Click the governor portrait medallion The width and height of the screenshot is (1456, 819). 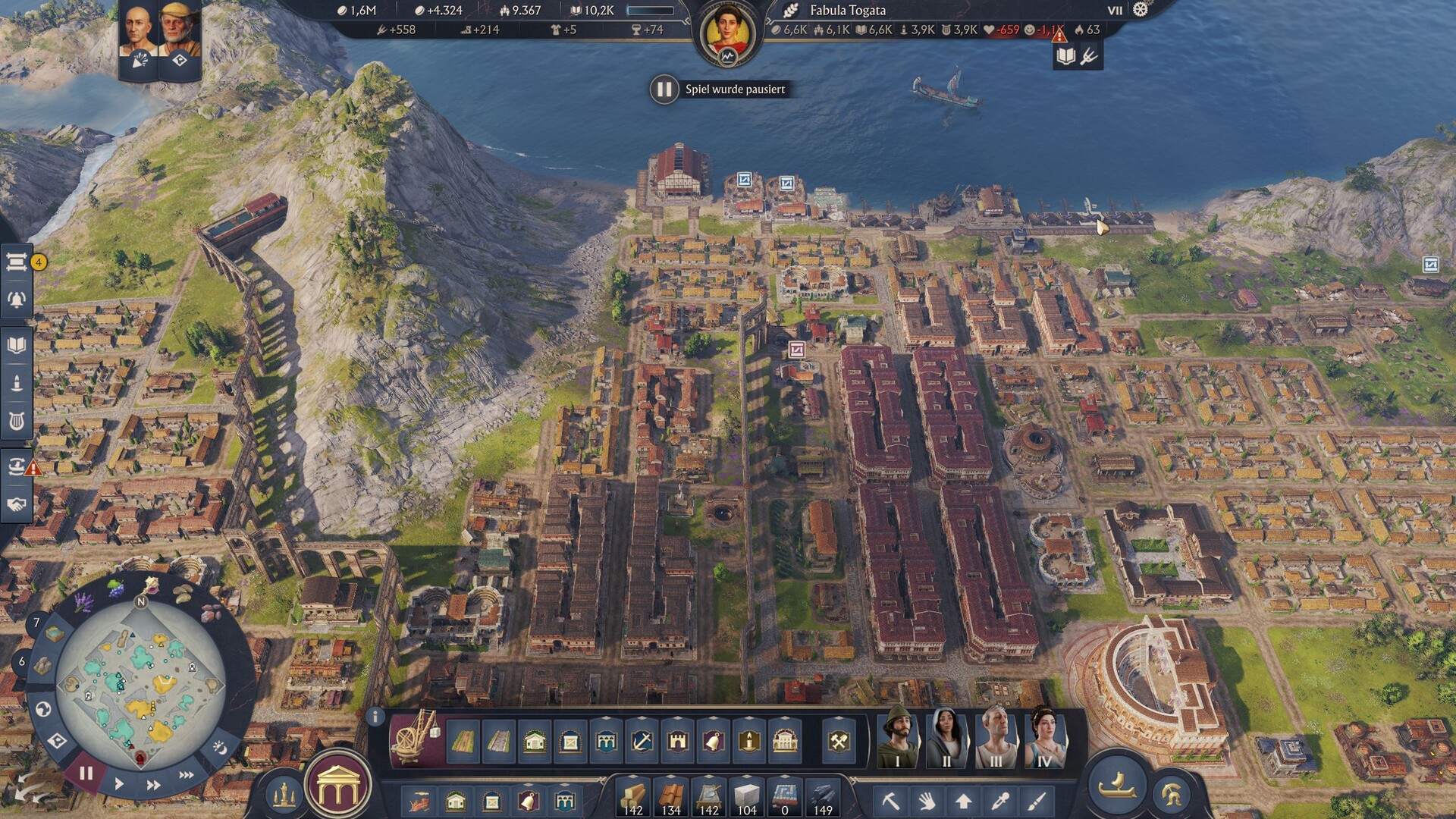click(728, 34)
